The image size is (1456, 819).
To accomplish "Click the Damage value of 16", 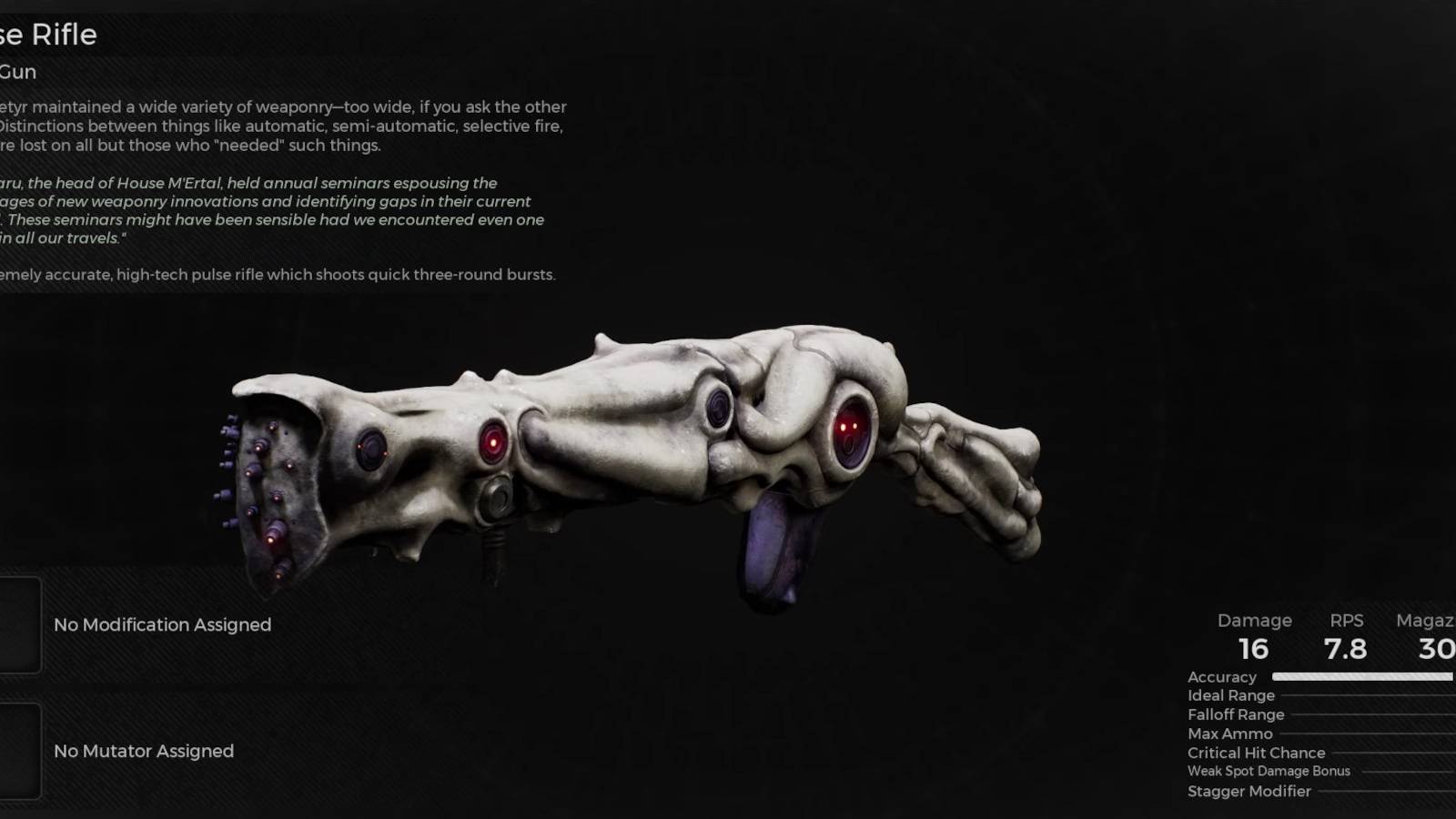I will [1254, 650].
